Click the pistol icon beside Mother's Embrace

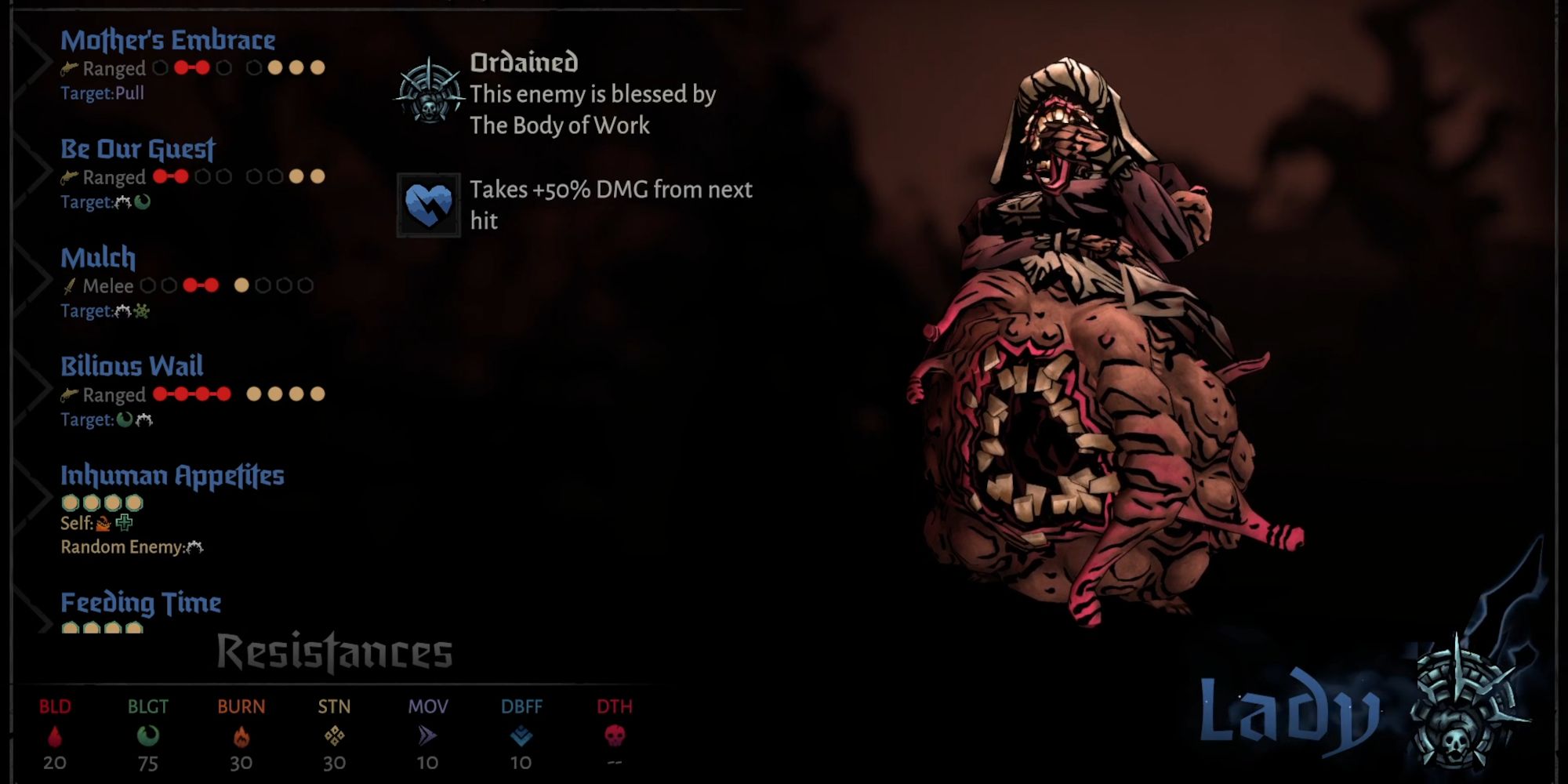click(69, 69)
